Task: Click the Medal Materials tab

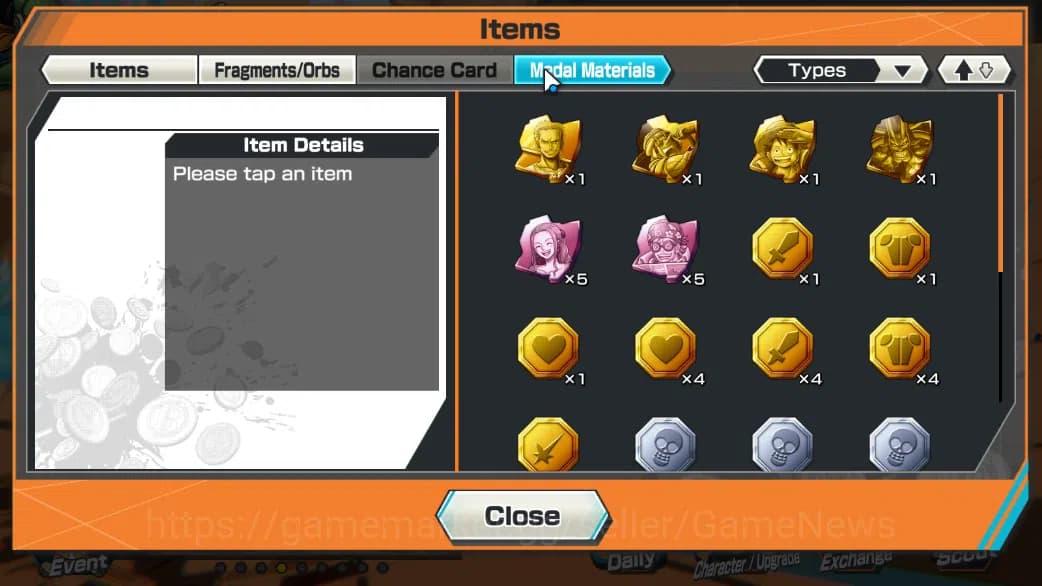Action: [x=592, y=70]
